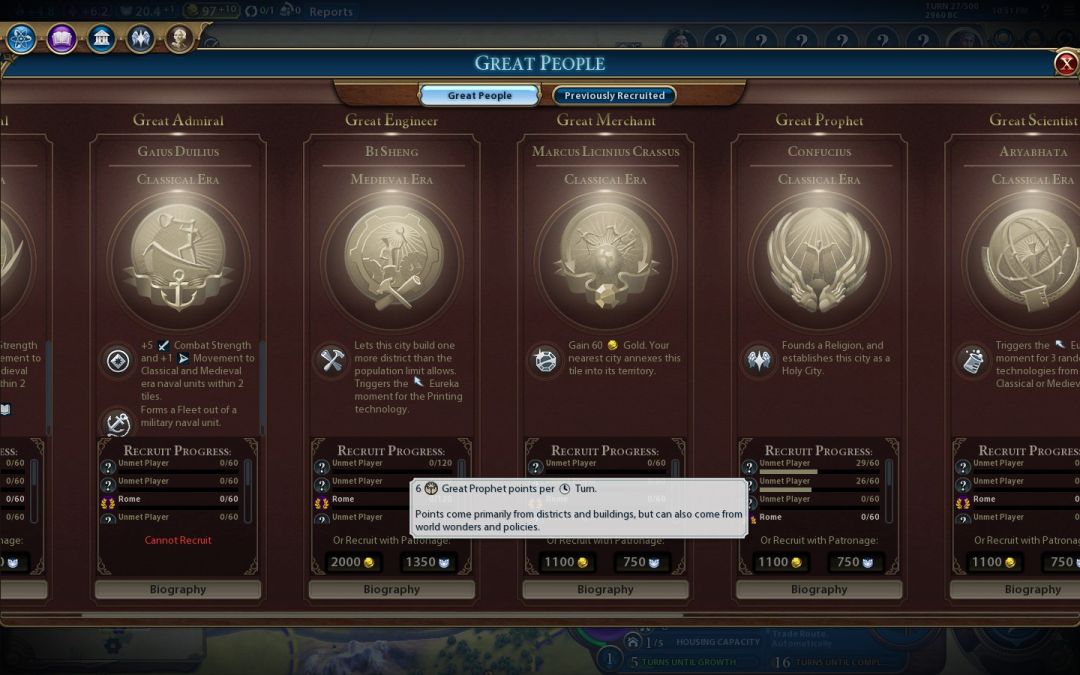Buy Marcus Licinius Crassus for 1100 gold
Screen dimensions: 1080x675
[x=566, y=562]
